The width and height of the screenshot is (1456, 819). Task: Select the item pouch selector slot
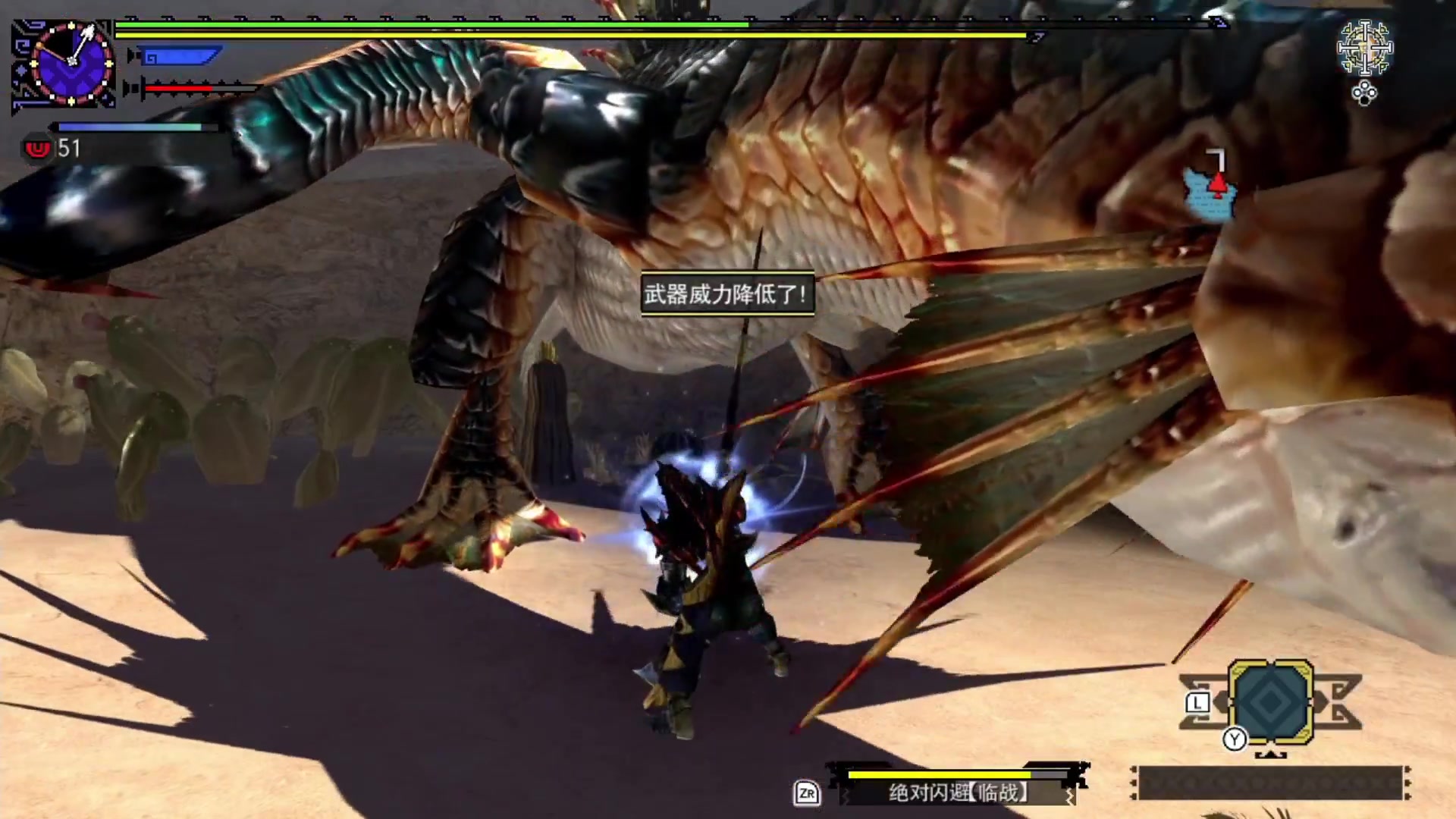pyautogui.click(x=1271, y=701)
